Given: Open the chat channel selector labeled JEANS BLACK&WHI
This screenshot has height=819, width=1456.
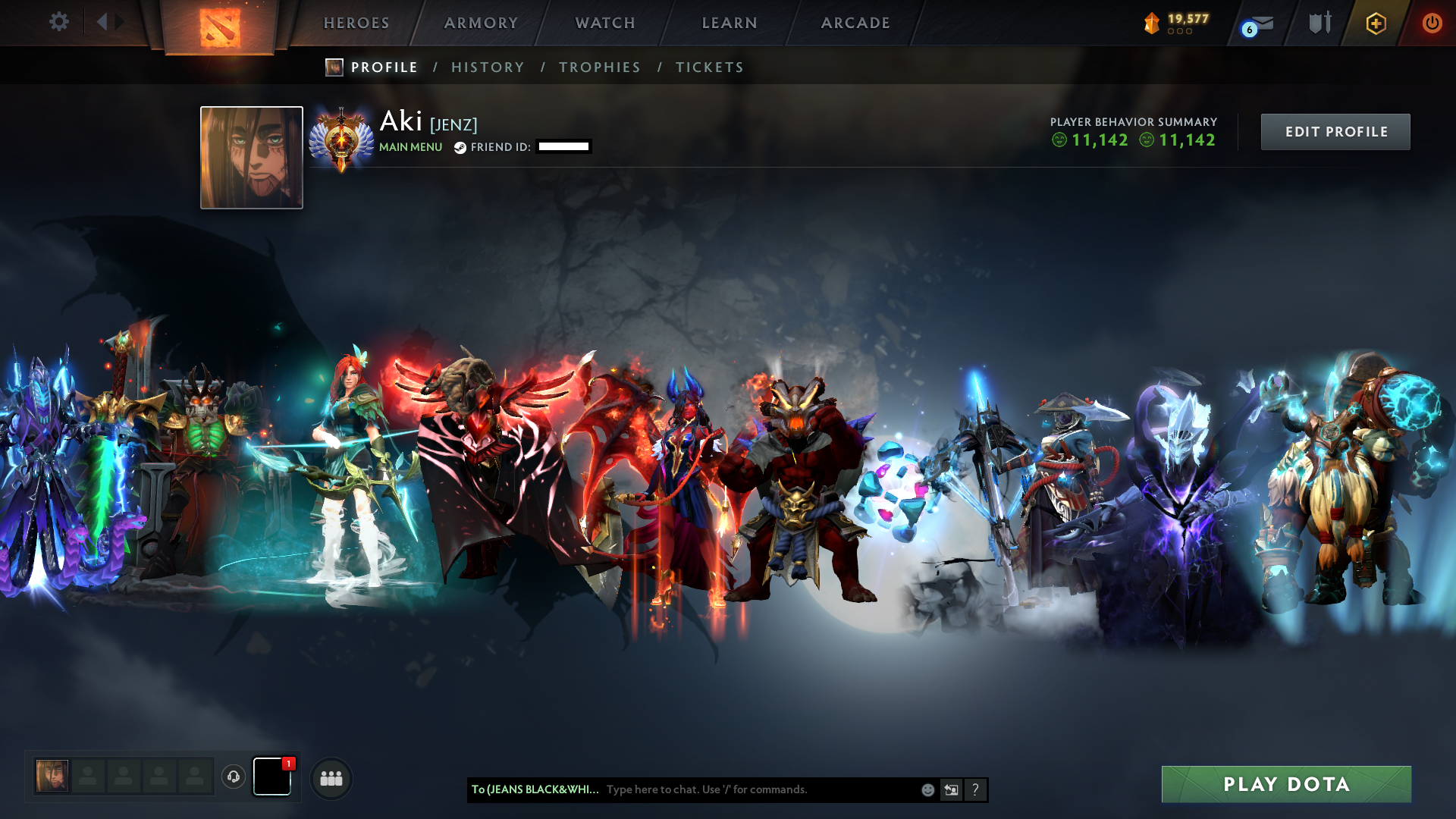Looking at the screenshot, I should [533, 789].
